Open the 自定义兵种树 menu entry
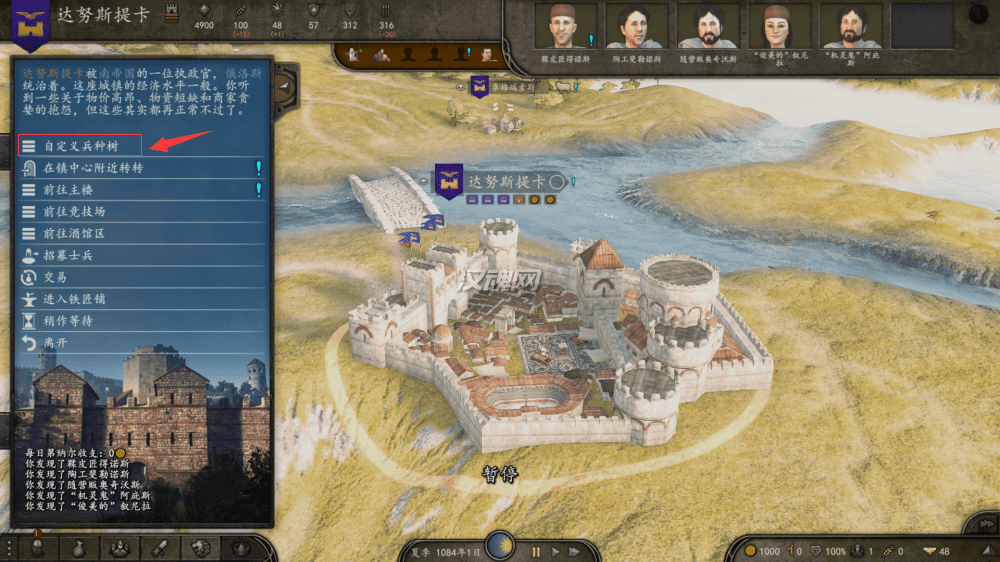 click(x=80, y=146)
